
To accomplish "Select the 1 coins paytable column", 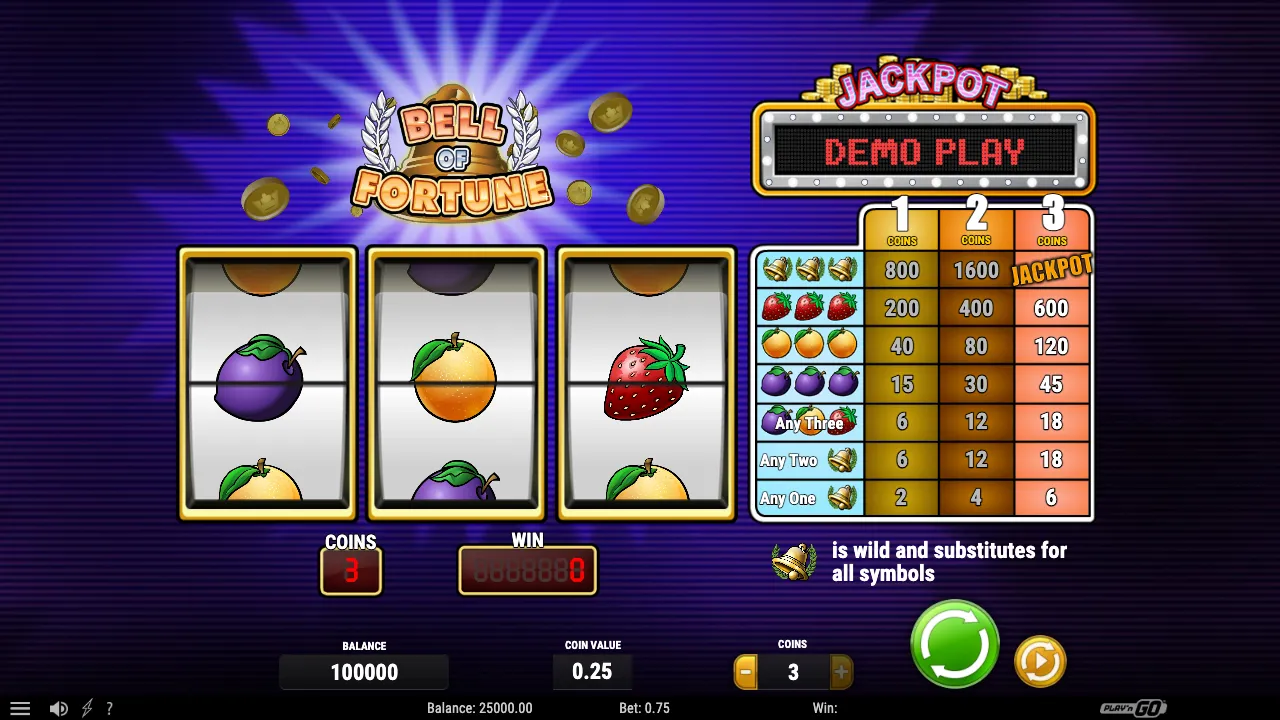I will point(902,226).
